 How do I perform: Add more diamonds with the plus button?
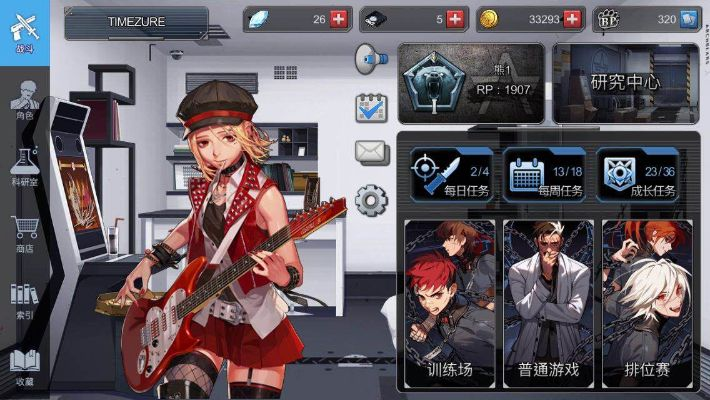click(338, 19)
